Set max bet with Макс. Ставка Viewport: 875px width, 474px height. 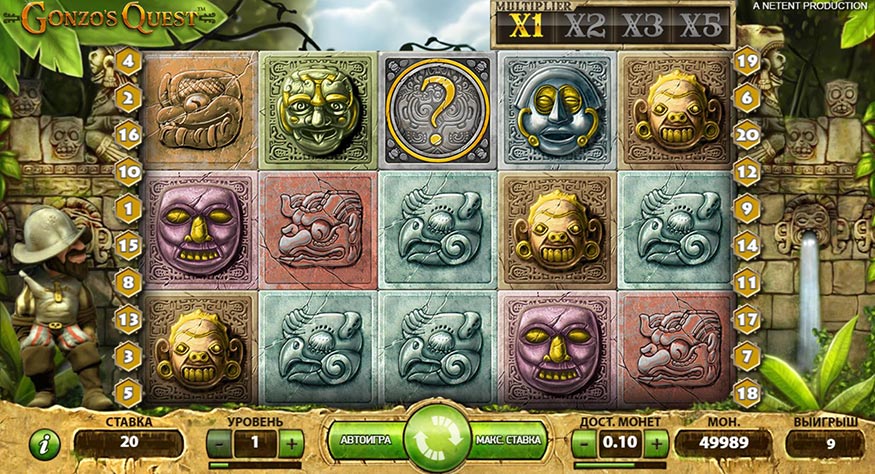tap(510, 439)
